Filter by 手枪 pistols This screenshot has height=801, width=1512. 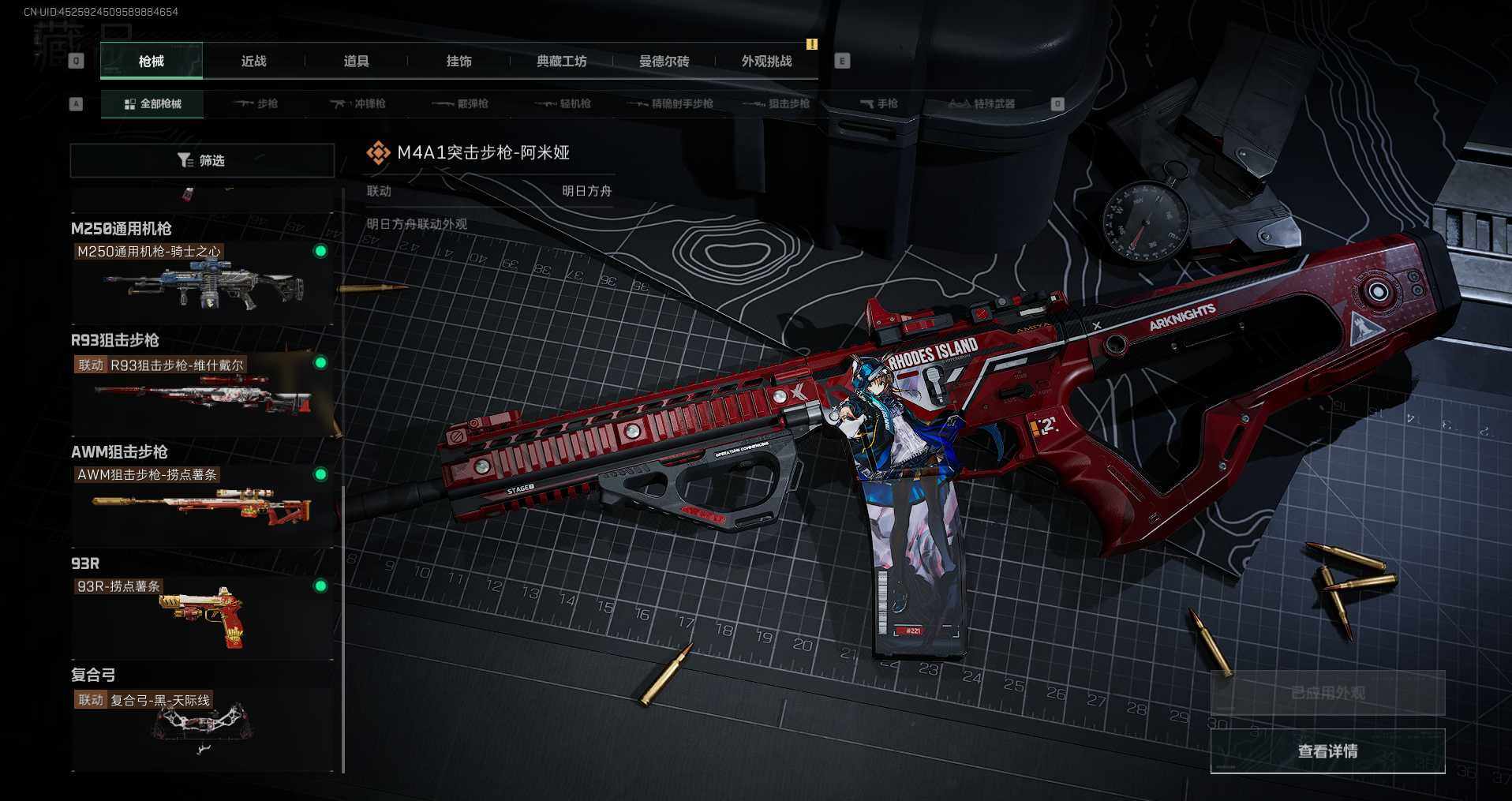(x=879, y=104)
